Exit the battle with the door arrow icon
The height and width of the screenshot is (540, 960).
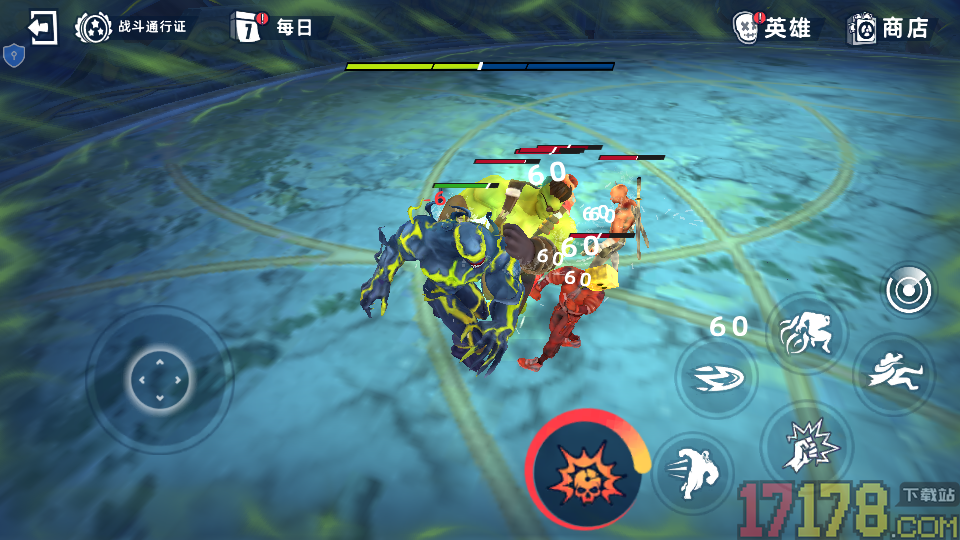click(43, 27)
